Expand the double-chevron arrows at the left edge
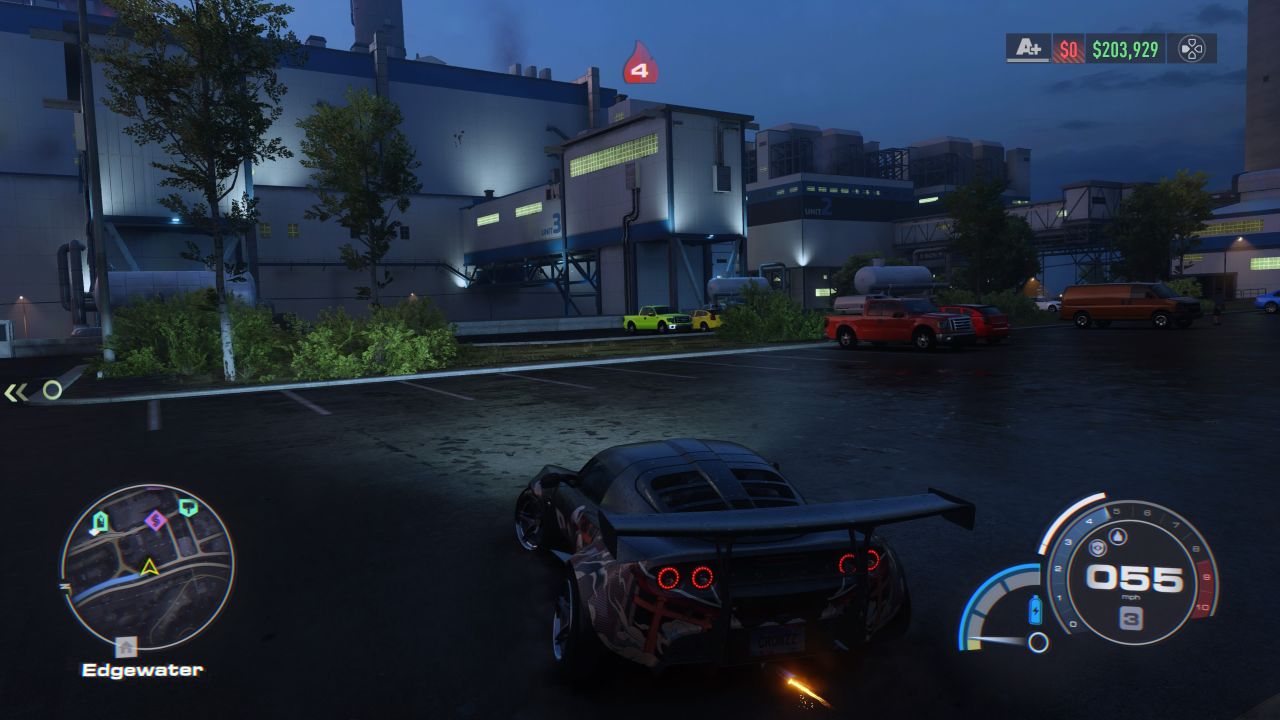This screenshot has width=1280, height=720. (x=14, y=394)
